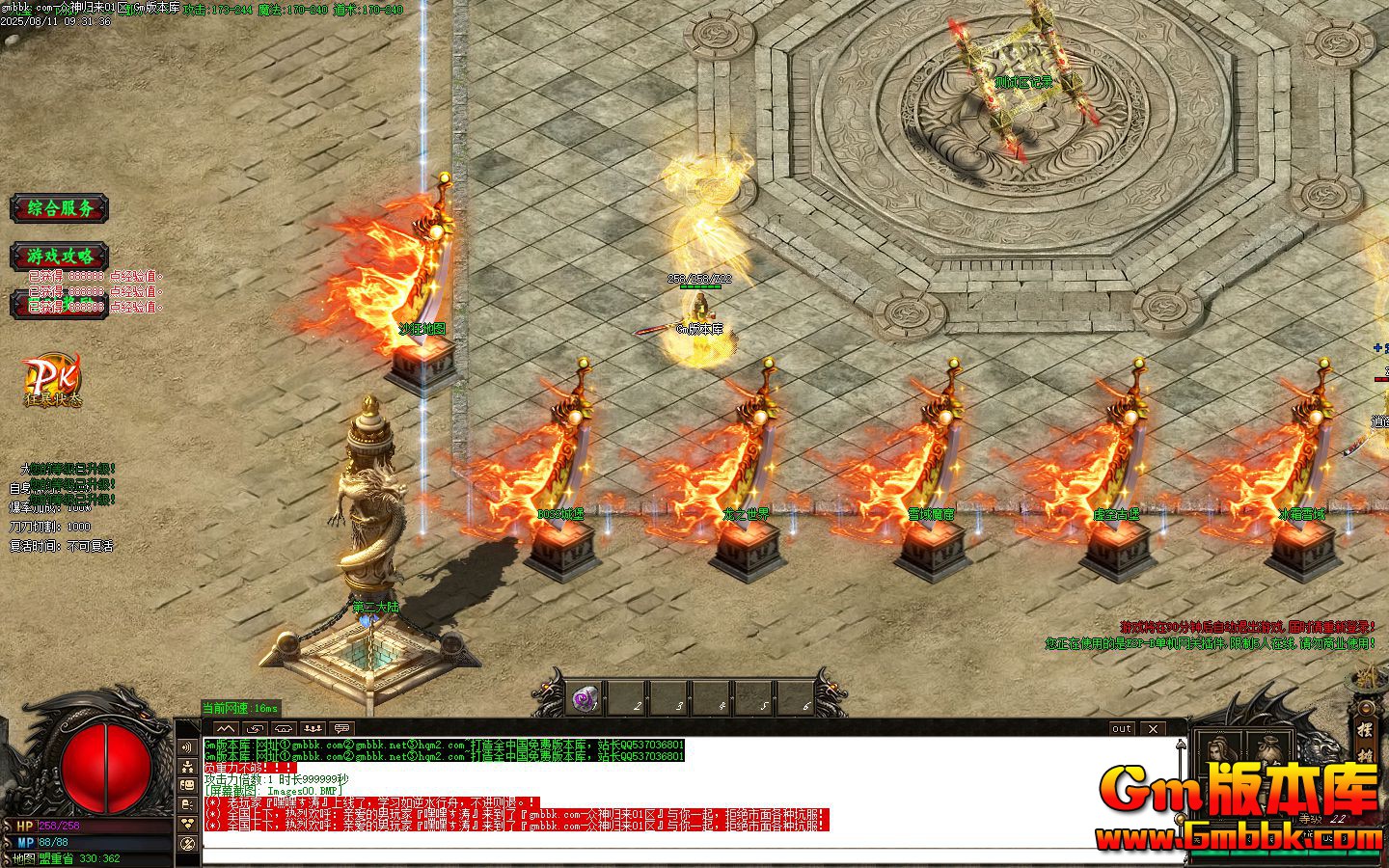This screenshot has height=868, width=1389.
Task: Expand chat history with the chevron icon
Action: [226, 729]
